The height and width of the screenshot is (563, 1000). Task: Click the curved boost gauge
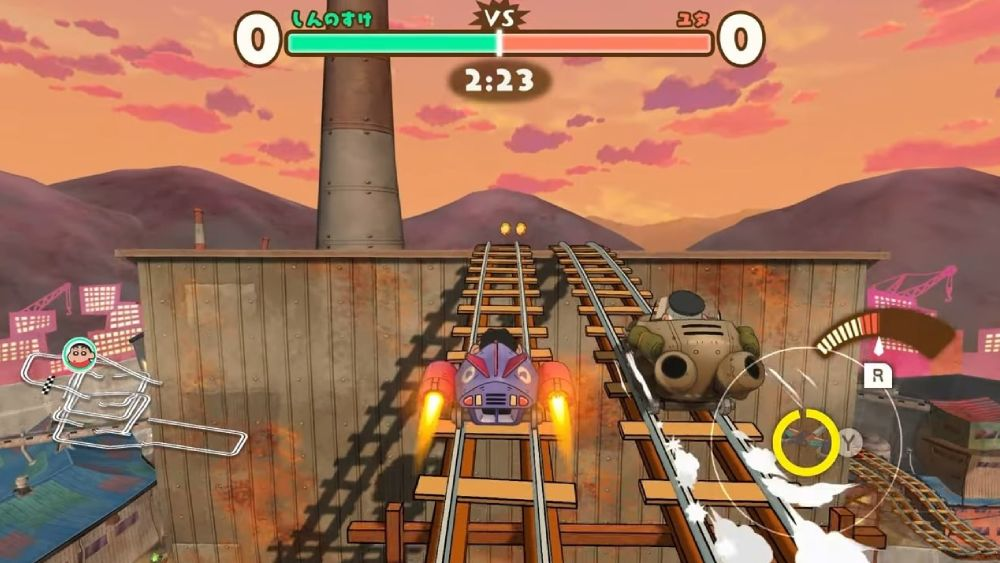click(880, 330)
